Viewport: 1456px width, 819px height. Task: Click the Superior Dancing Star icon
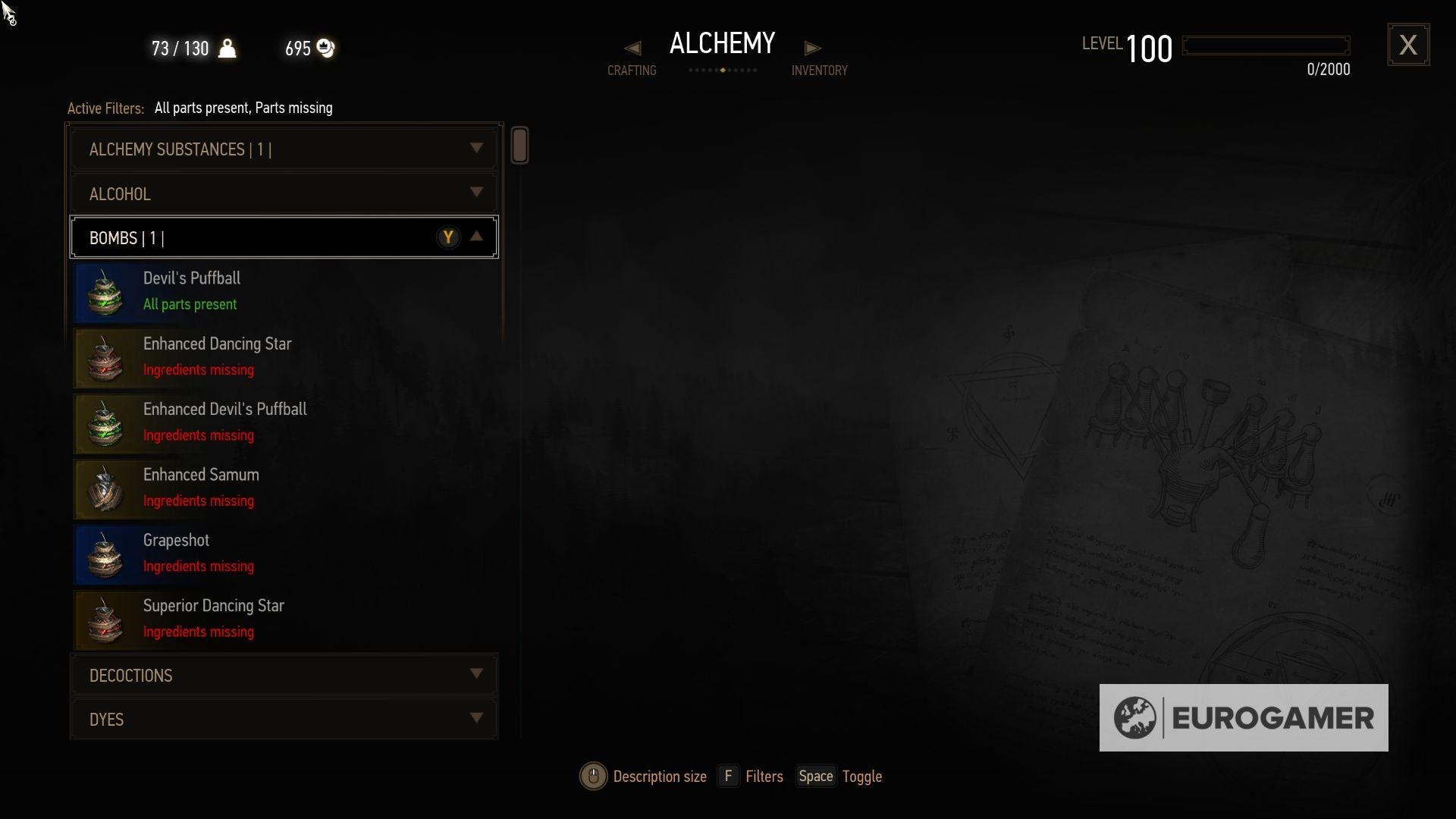point(105,620)
